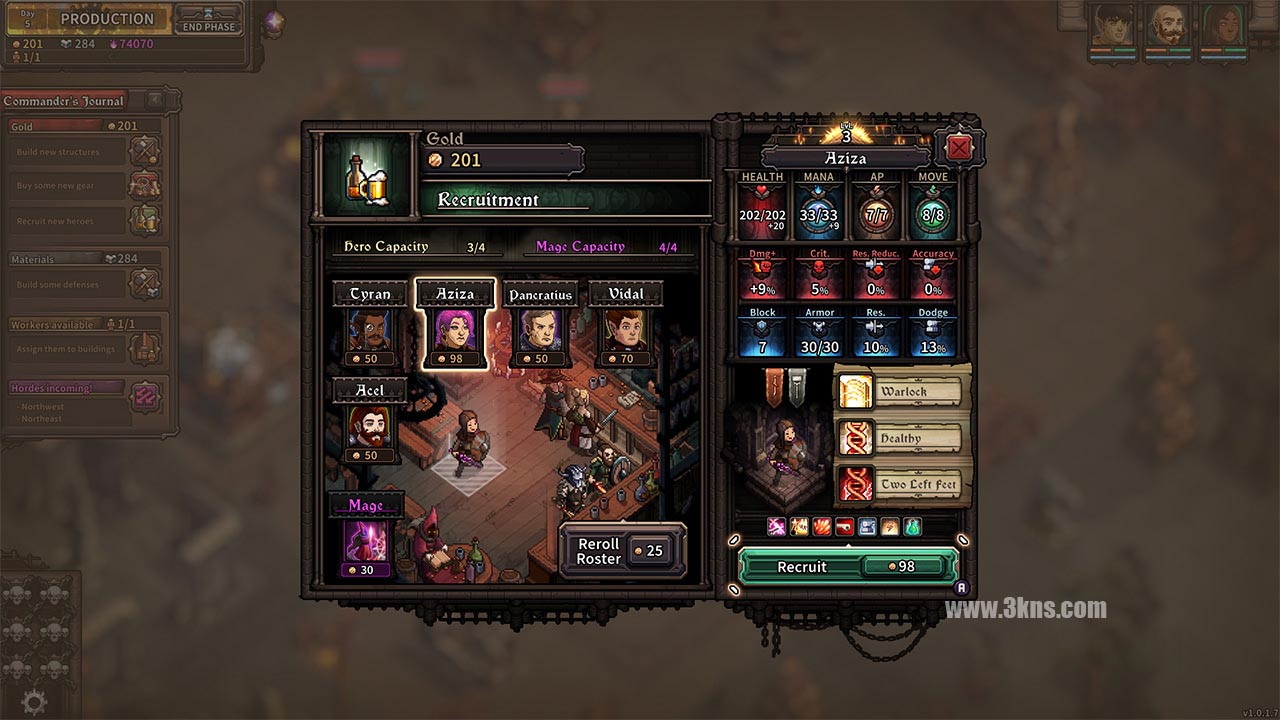Open build new structures journal shortcut

[145, 152]
